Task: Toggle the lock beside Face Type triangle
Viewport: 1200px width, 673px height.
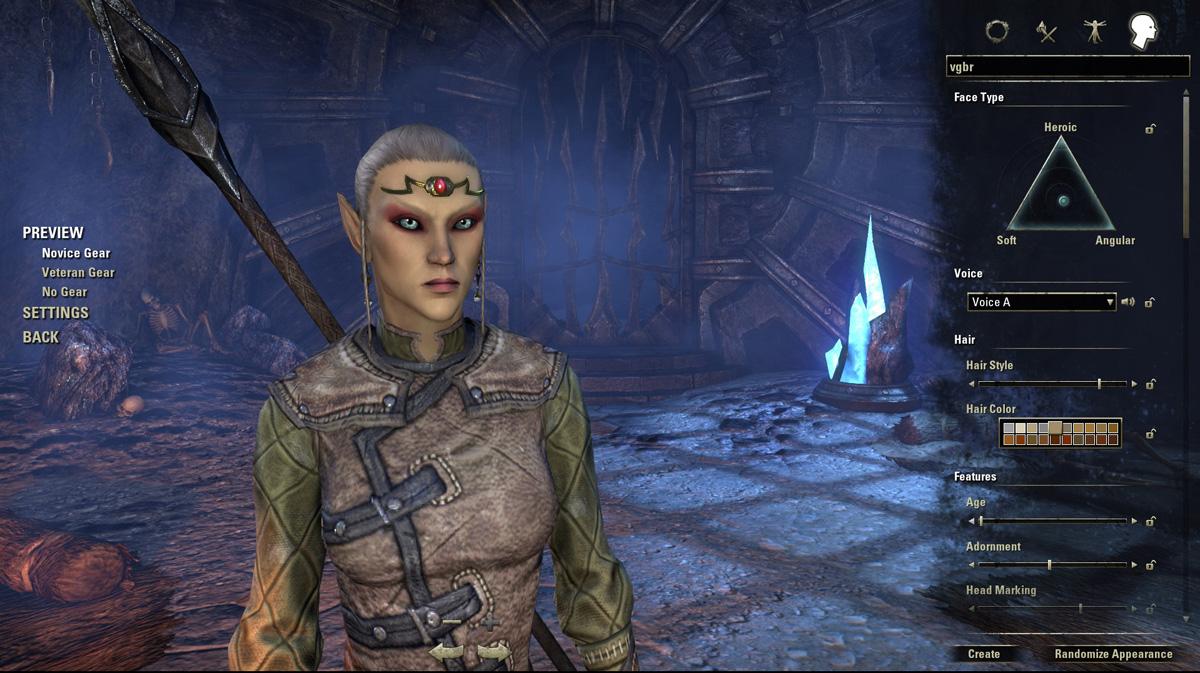Action: tap(1151, 129)
